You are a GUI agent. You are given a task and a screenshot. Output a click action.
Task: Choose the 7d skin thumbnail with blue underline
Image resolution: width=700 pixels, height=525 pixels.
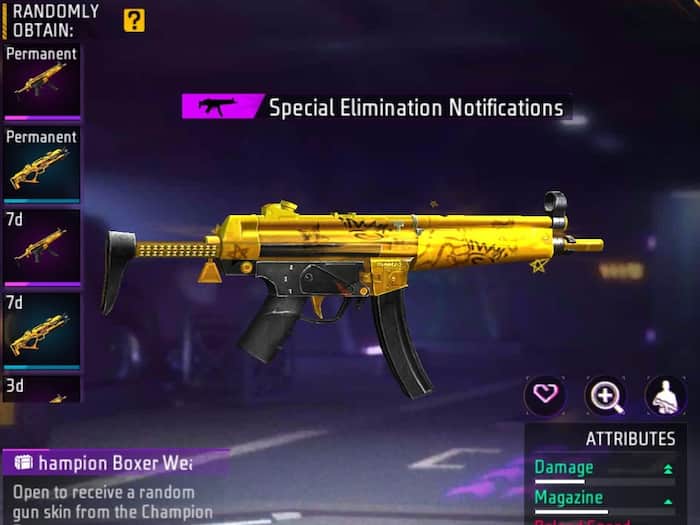(41, 329)
